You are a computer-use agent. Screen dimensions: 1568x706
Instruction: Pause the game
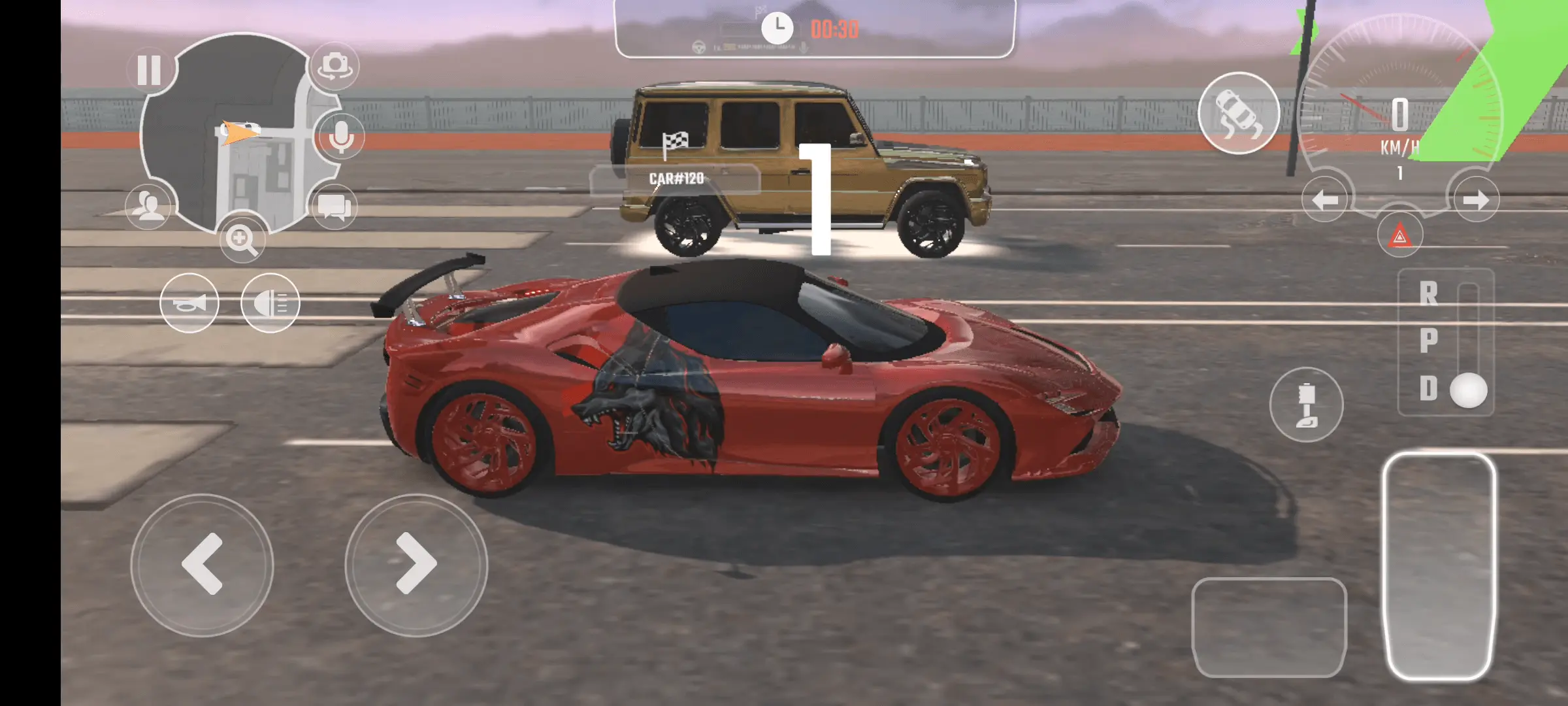coord(150,68)
